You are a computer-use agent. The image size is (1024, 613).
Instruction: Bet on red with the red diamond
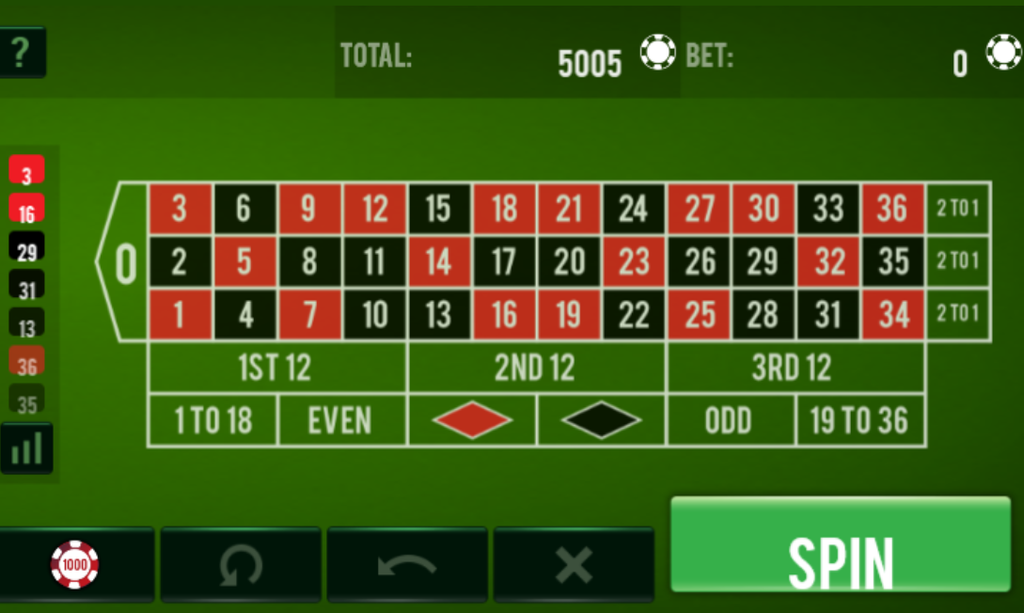tap(472, 421)
